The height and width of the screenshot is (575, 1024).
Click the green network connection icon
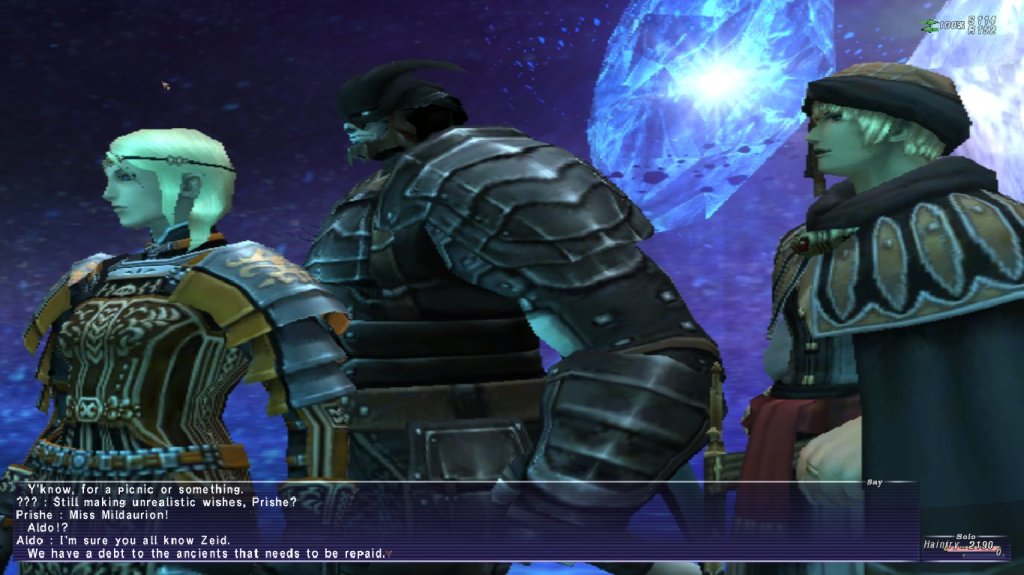[x=928, y=24]
